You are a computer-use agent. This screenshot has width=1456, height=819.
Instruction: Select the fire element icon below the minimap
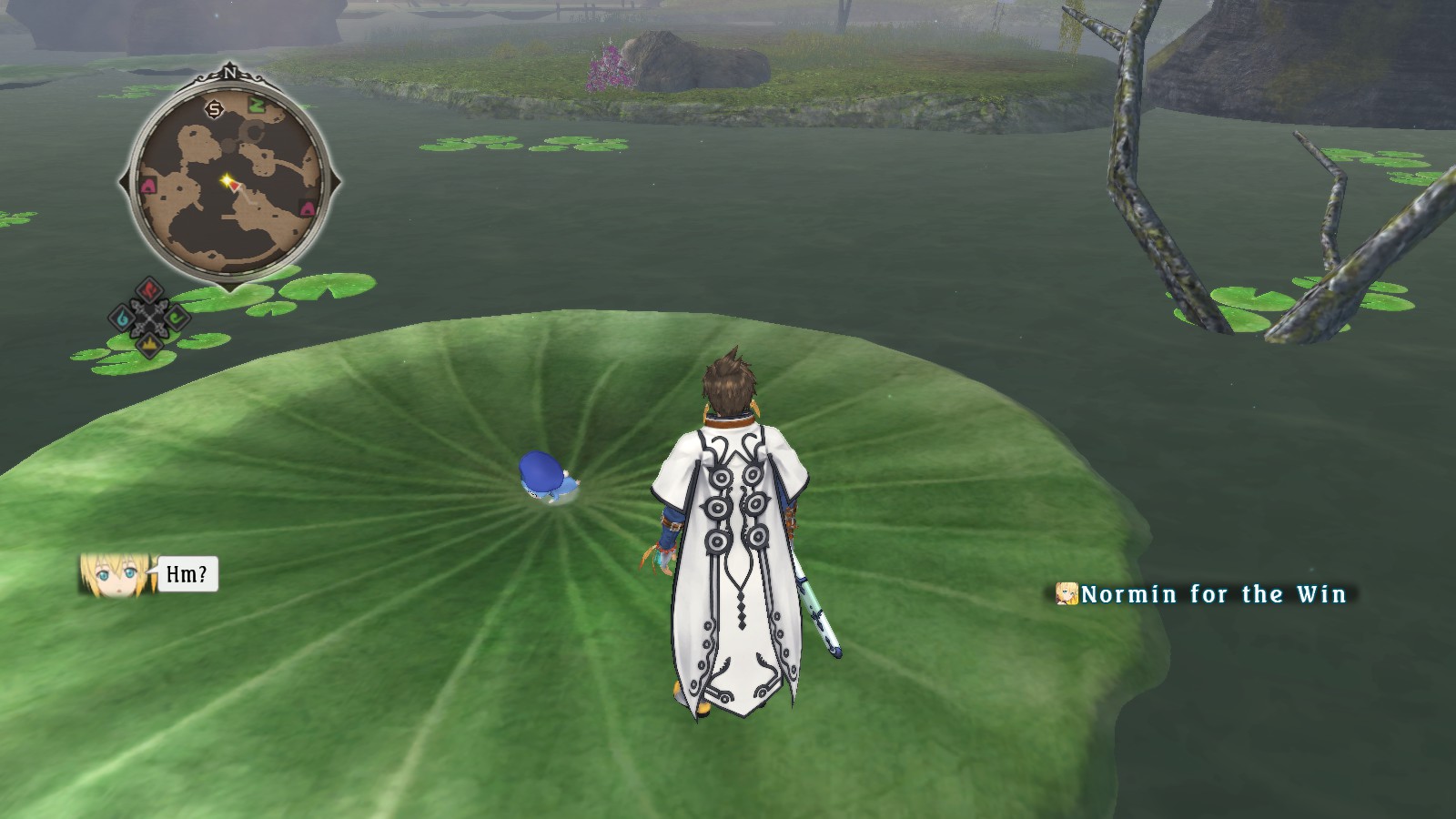[x=149, y=289]
